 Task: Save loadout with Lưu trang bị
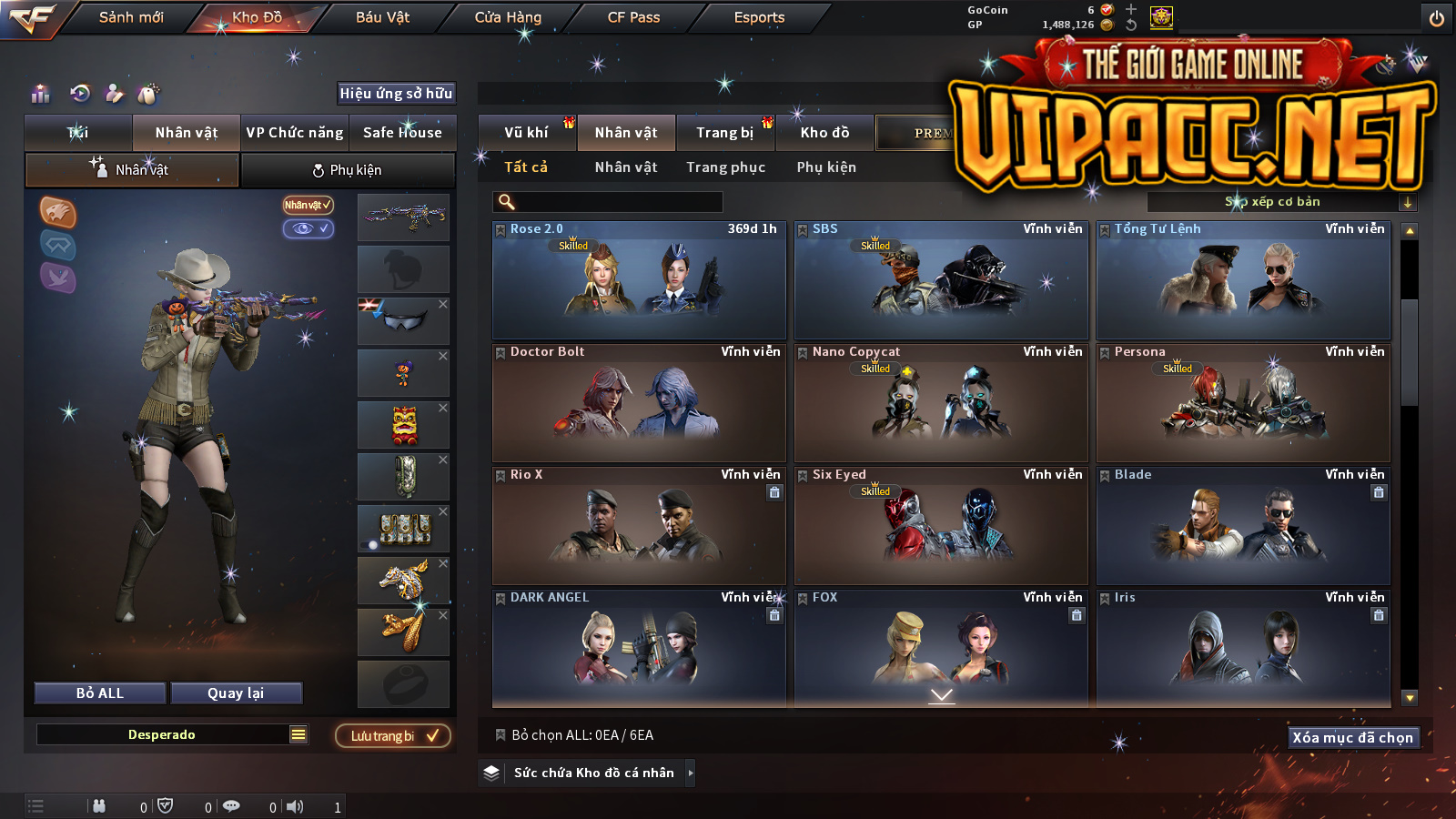click(x=393, y=736)
